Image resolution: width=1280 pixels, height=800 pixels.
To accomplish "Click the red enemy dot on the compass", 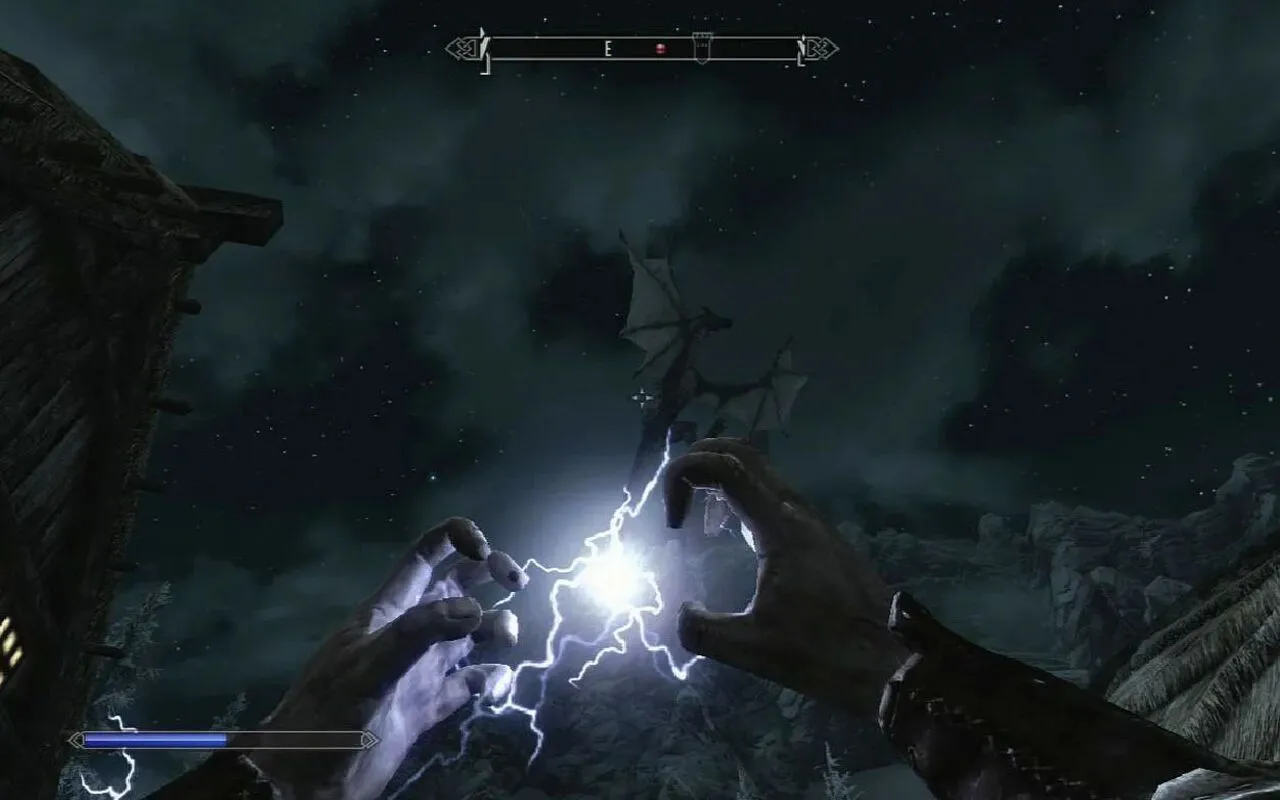I will pos(660,48).
